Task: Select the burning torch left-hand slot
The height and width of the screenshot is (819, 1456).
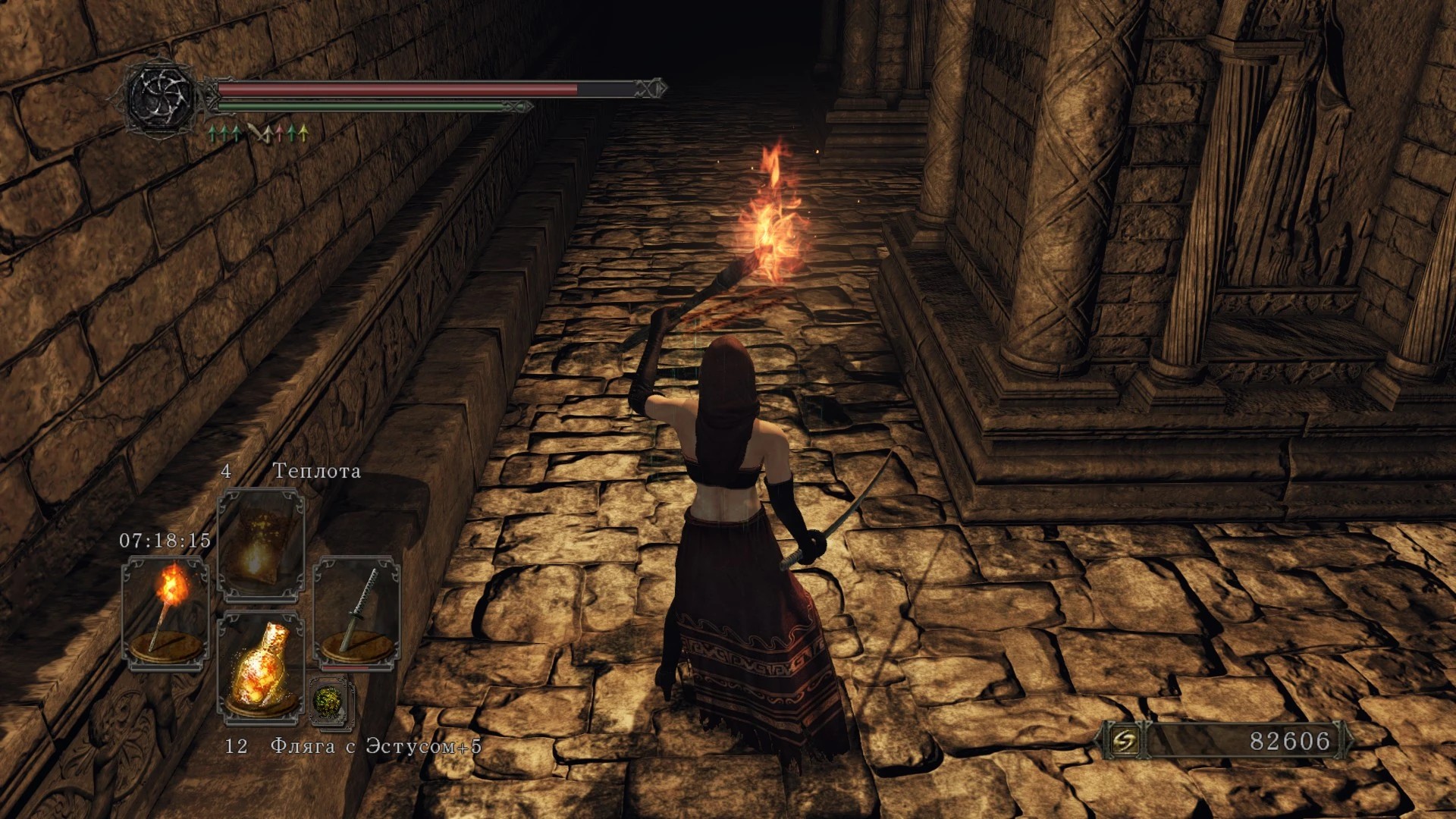Action: [x=166, y=613]
